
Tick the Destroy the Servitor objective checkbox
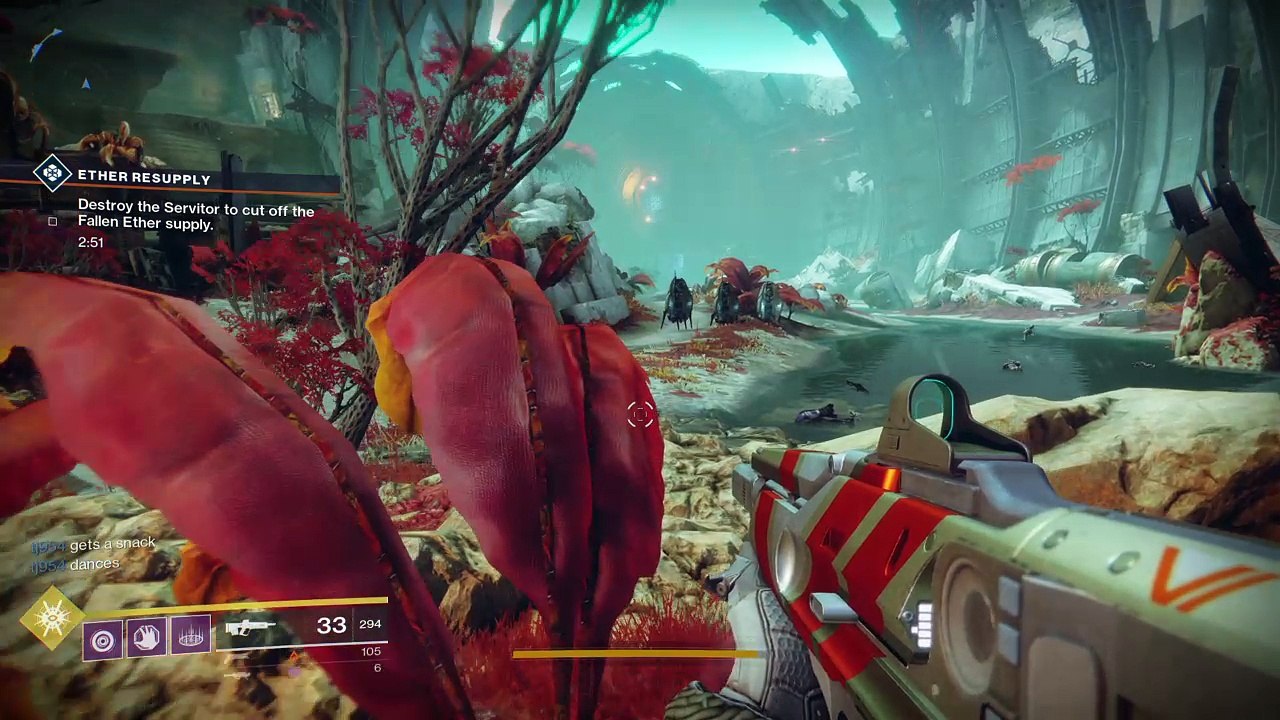pyautogui.click(x=53, y=221)
